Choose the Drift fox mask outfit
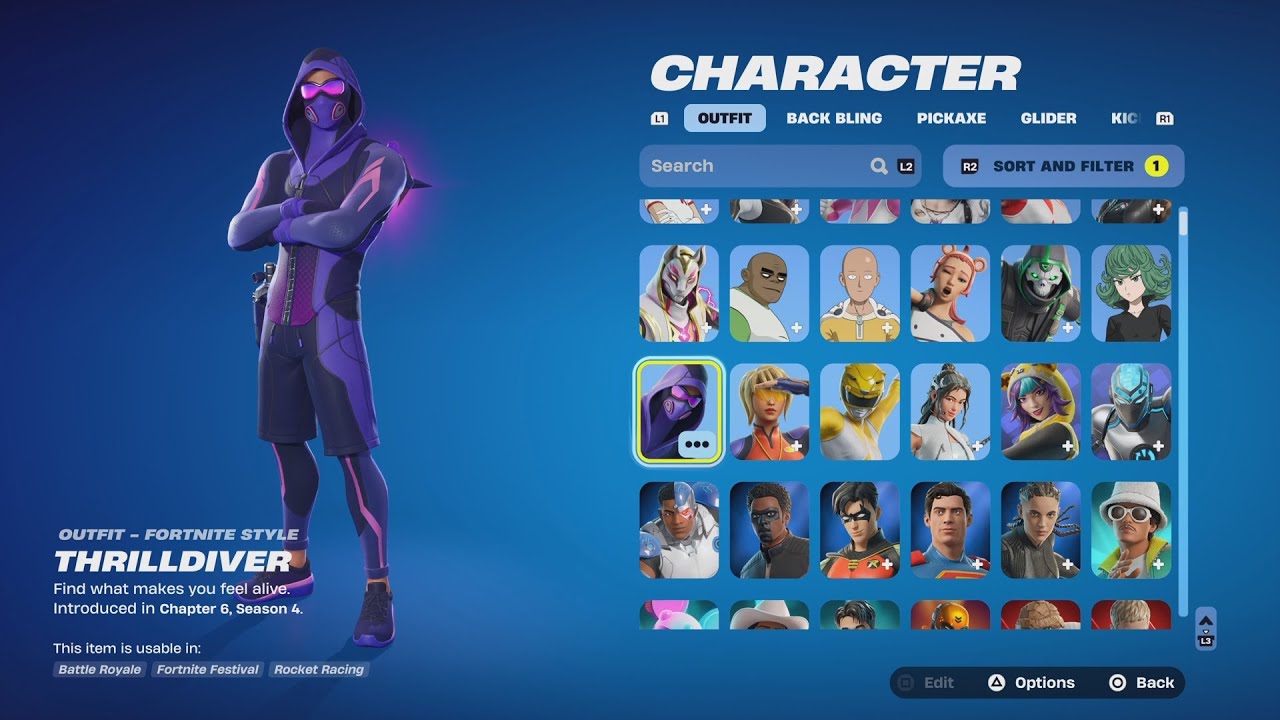 (679, 293)
